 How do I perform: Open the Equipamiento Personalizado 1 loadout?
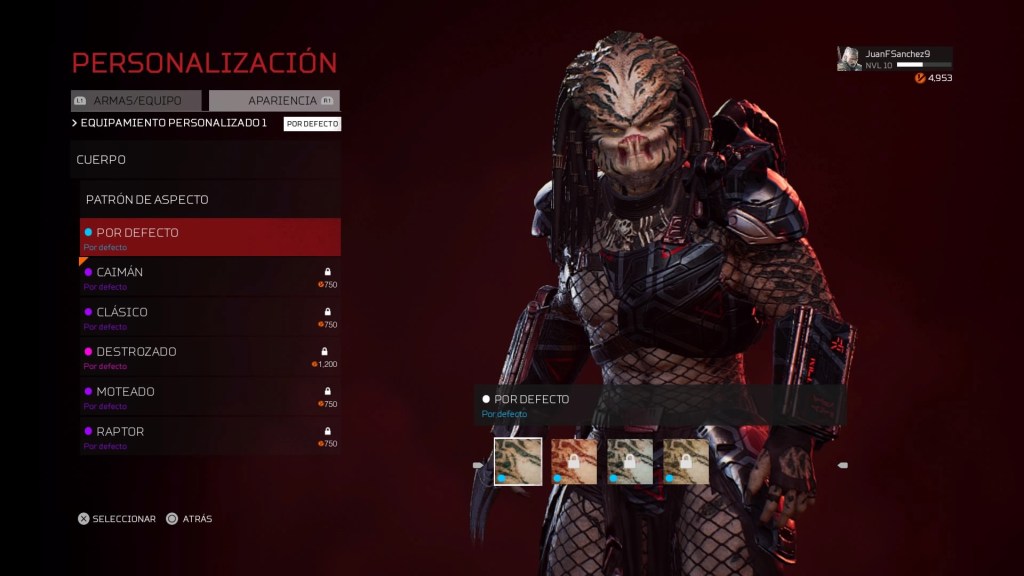coord(173,123)
